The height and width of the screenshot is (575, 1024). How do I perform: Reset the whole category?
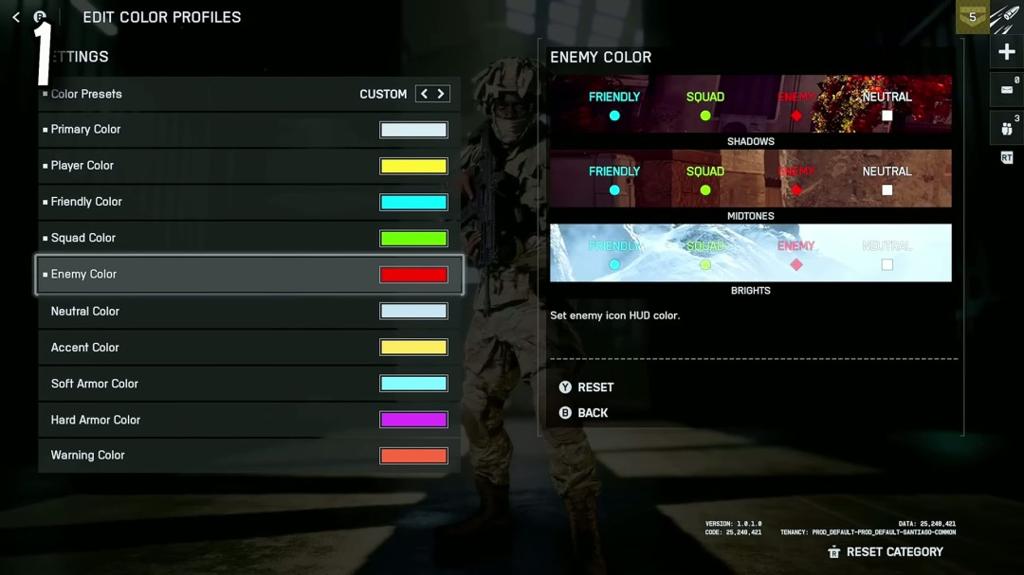click(885, 552)
